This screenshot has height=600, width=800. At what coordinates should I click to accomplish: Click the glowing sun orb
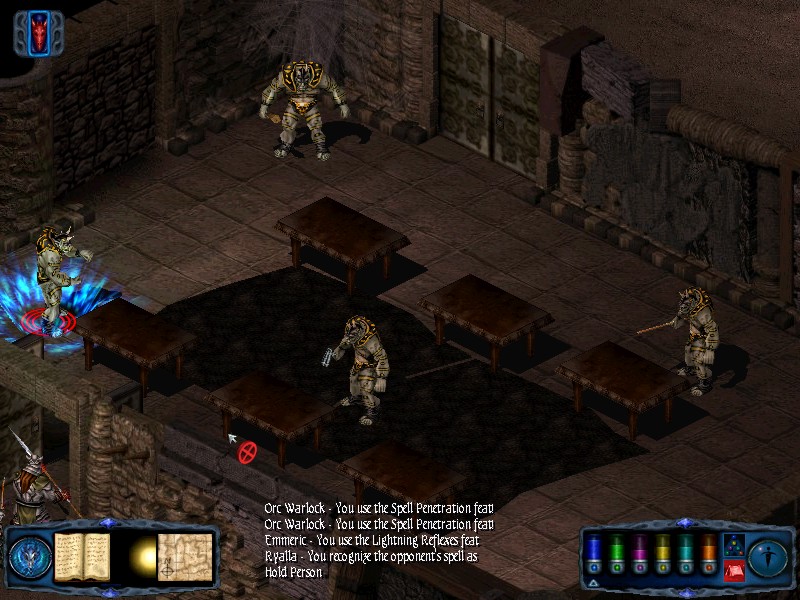pos(141,557)
